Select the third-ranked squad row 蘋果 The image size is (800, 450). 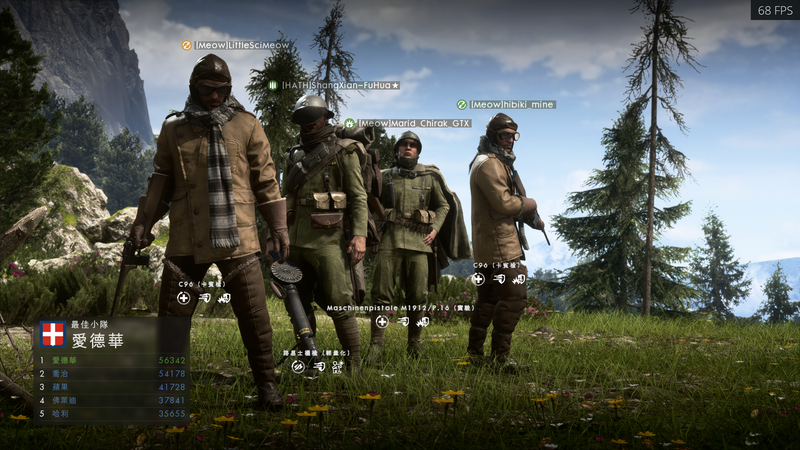coord(112,386)
